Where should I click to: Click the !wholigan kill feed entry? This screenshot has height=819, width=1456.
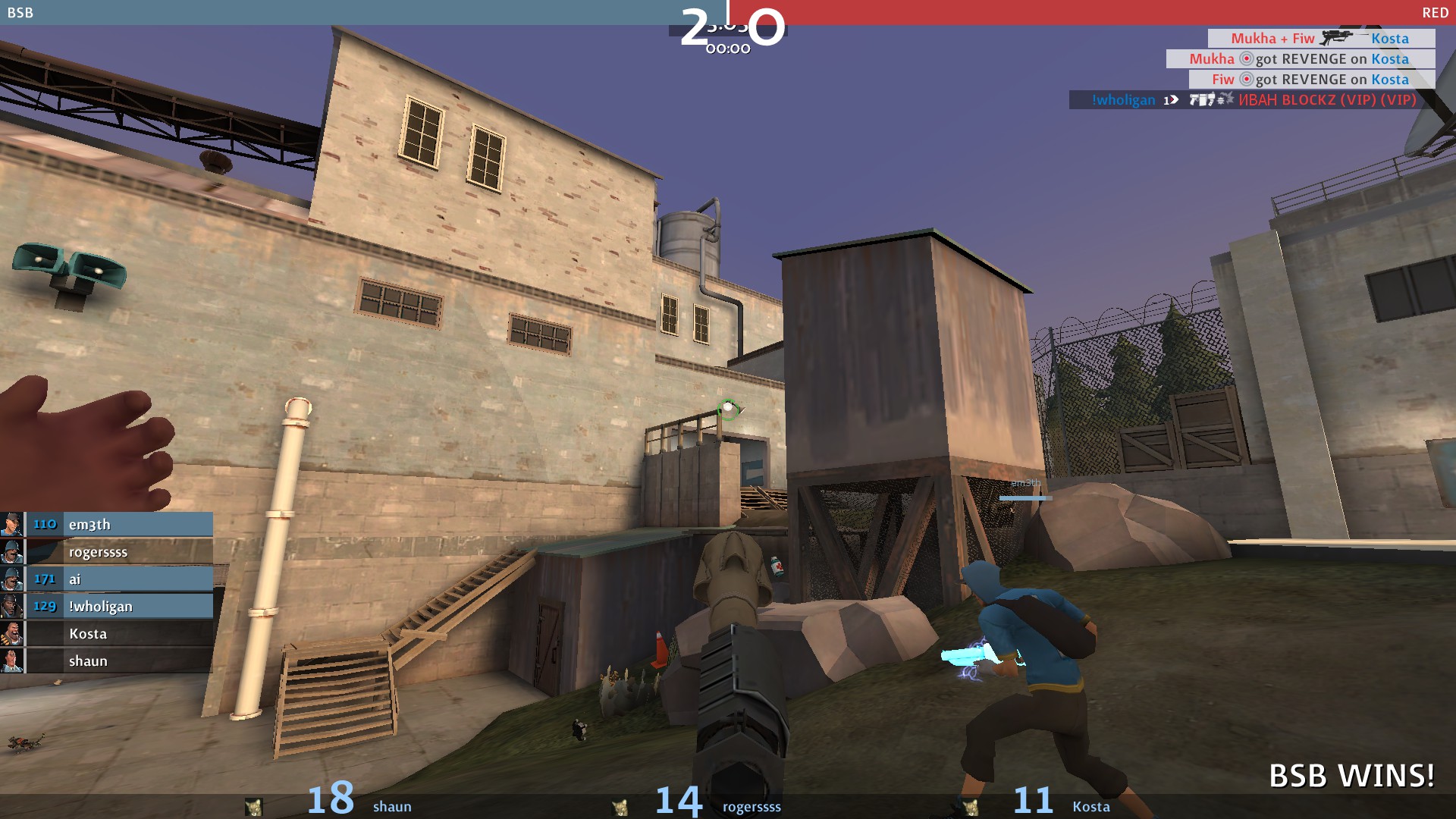click(1252, 100)
